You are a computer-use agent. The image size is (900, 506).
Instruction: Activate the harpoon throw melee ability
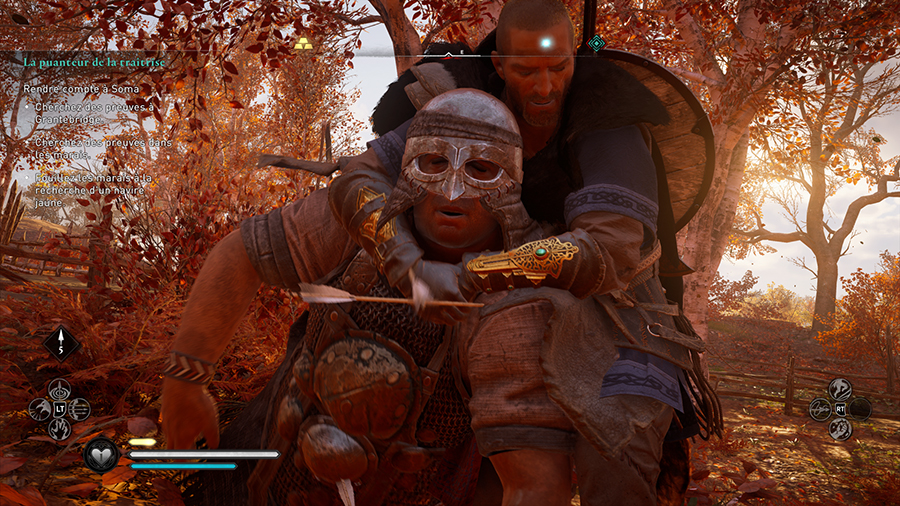819,408
